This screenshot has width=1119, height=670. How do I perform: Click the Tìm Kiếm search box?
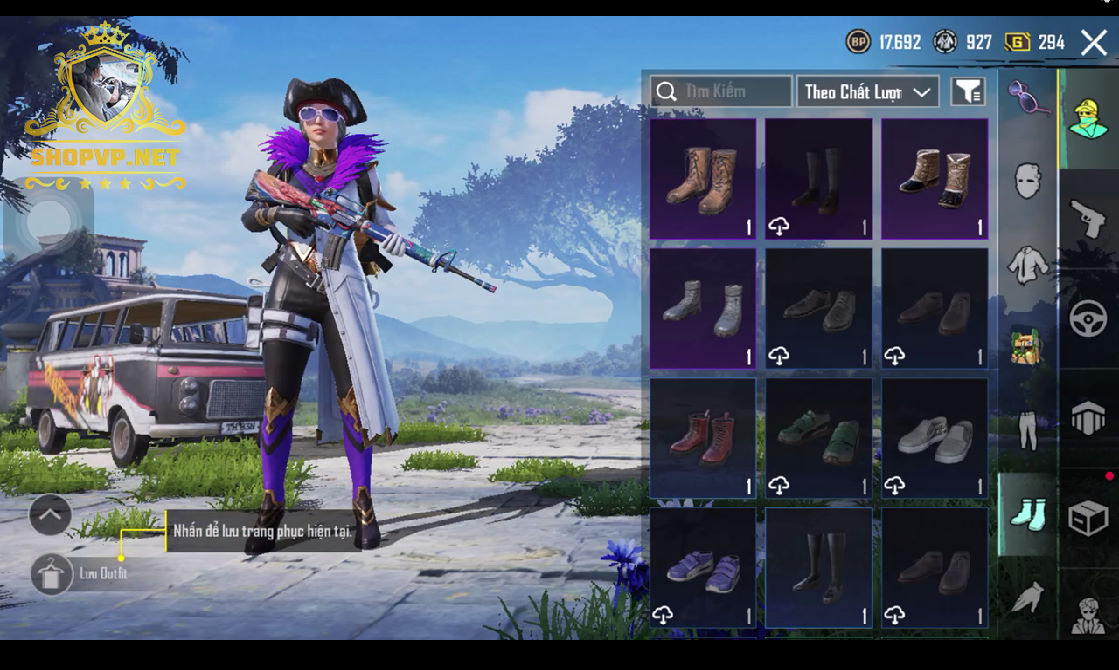[721, 92]
